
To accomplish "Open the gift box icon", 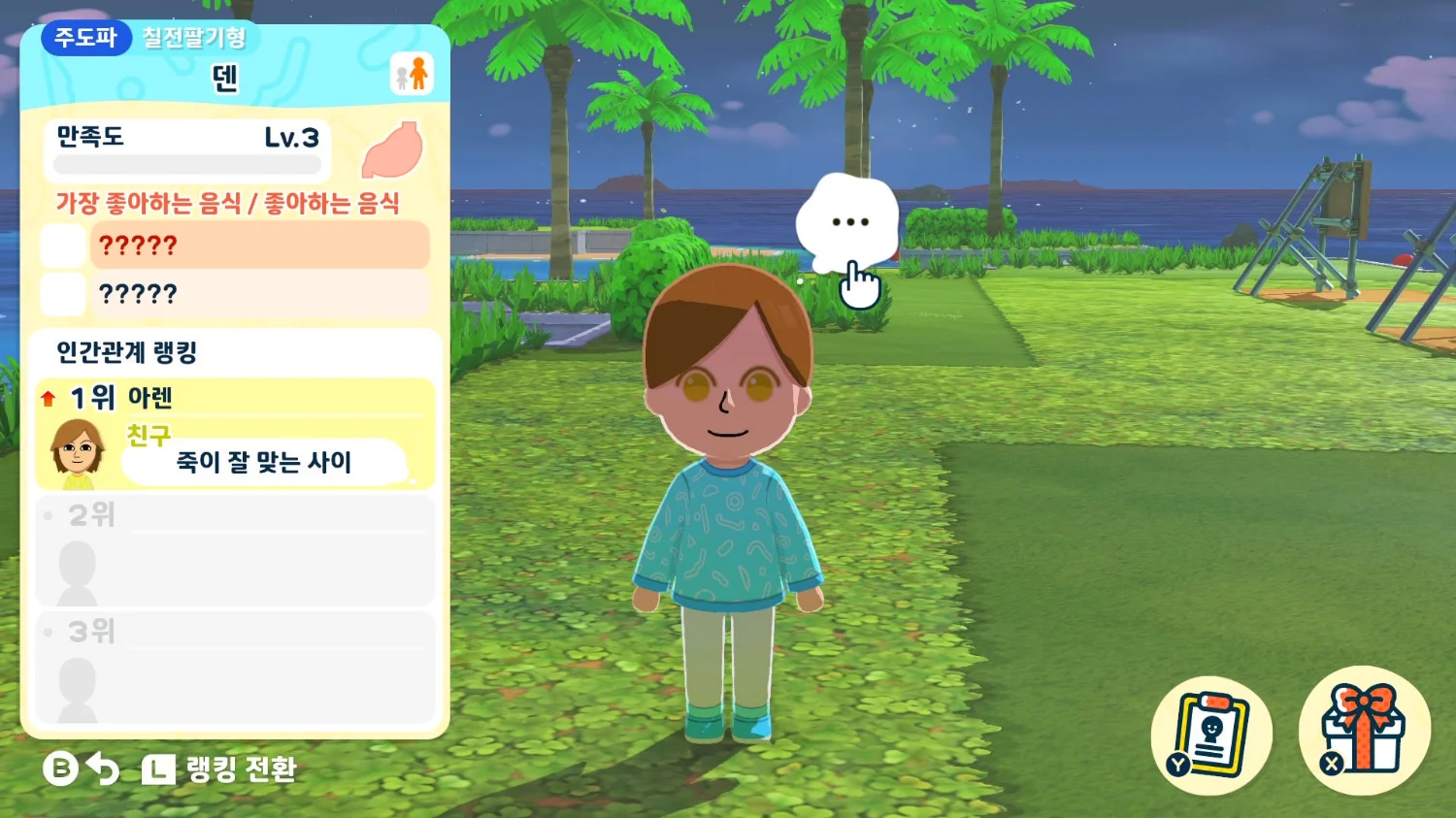I will coord(1364,730).
